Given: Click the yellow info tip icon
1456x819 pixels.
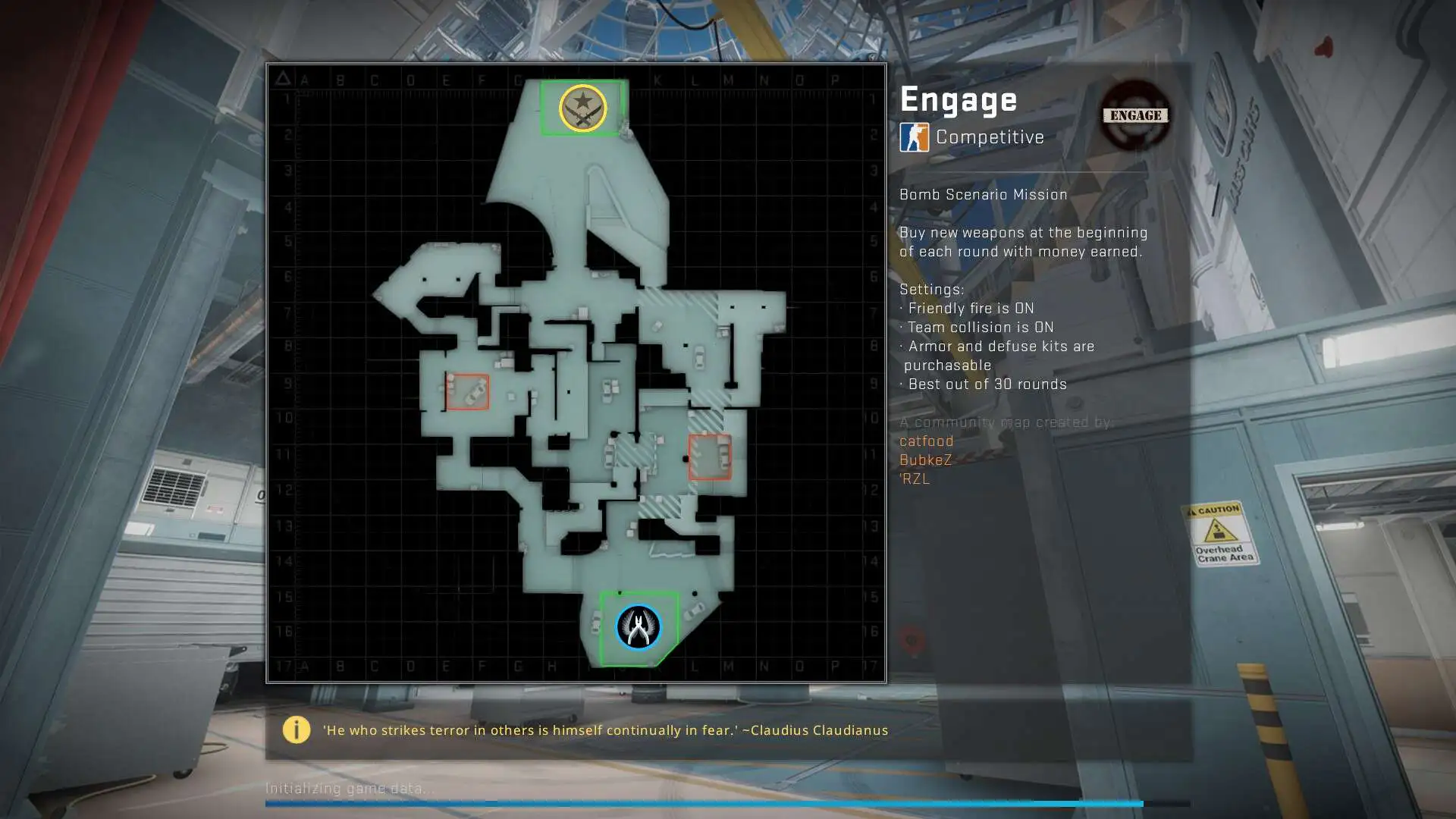Looking at the screenshot, I should tap(296, 730).
